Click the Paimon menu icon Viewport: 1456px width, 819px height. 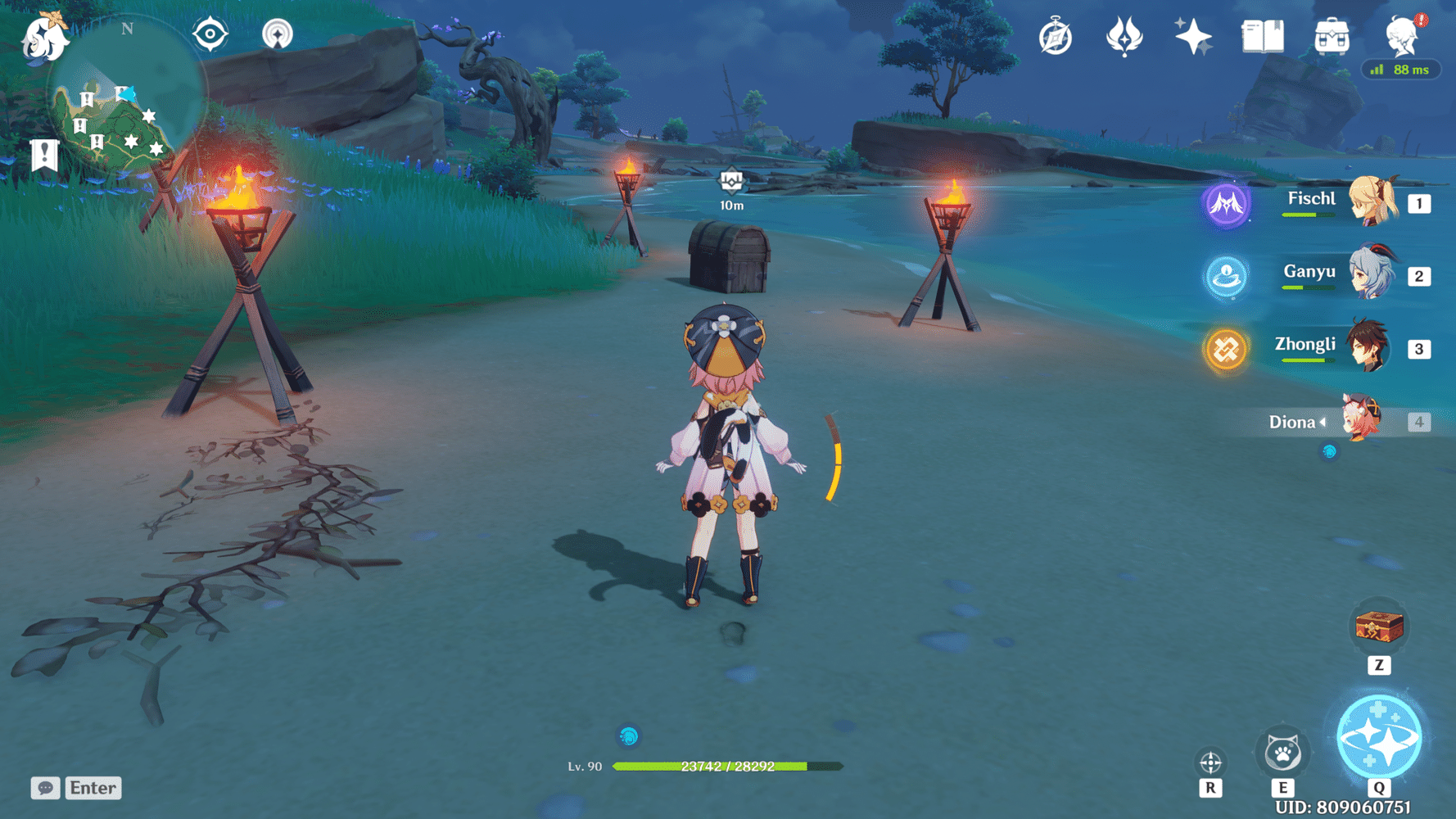pos(45,39)
